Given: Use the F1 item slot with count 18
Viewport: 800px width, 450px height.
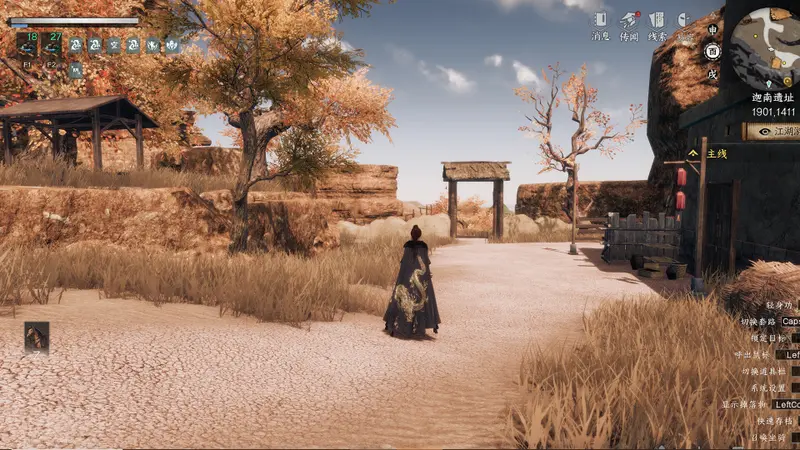Looking at the screenshot, I should coord(26,45).
